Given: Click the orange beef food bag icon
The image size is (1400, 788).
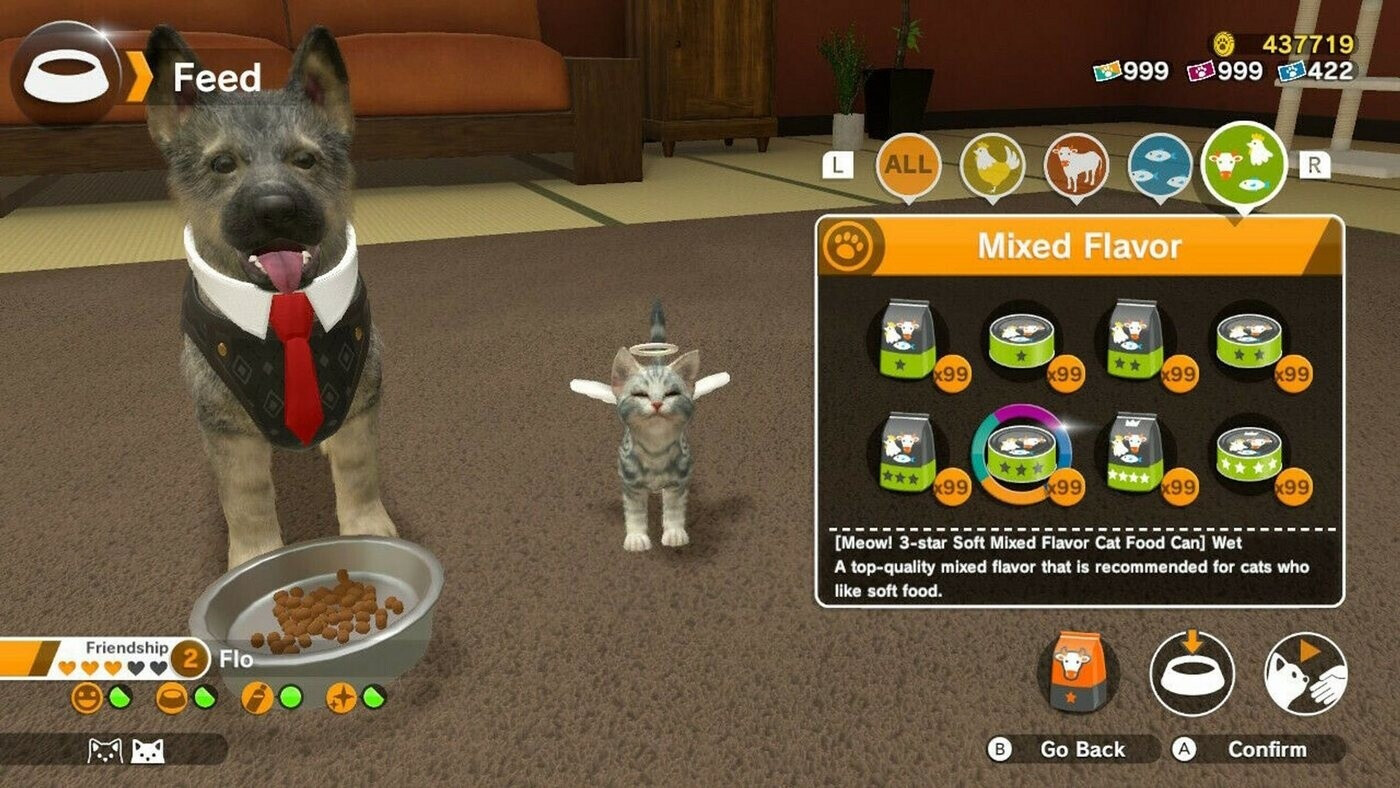Looking at the screenshot, I should coord(1078,673).
